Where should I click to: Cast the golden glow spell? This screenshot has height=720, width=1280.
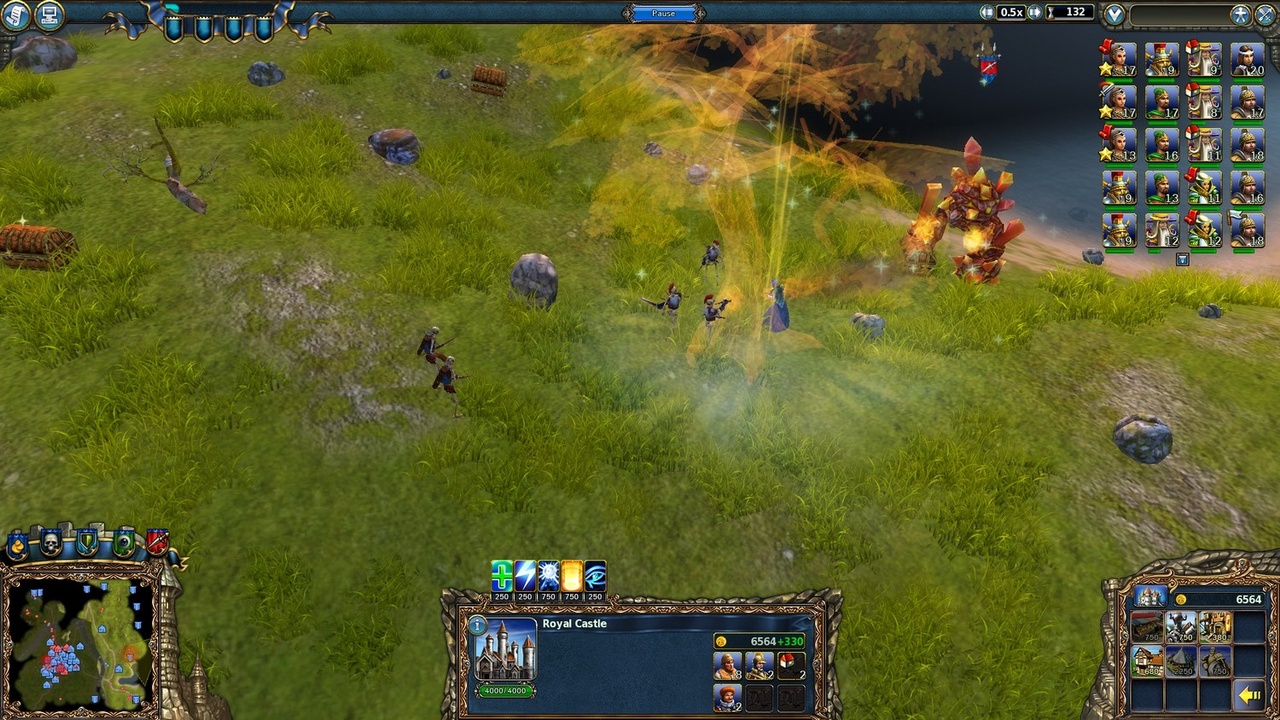[x=571, y=575]
